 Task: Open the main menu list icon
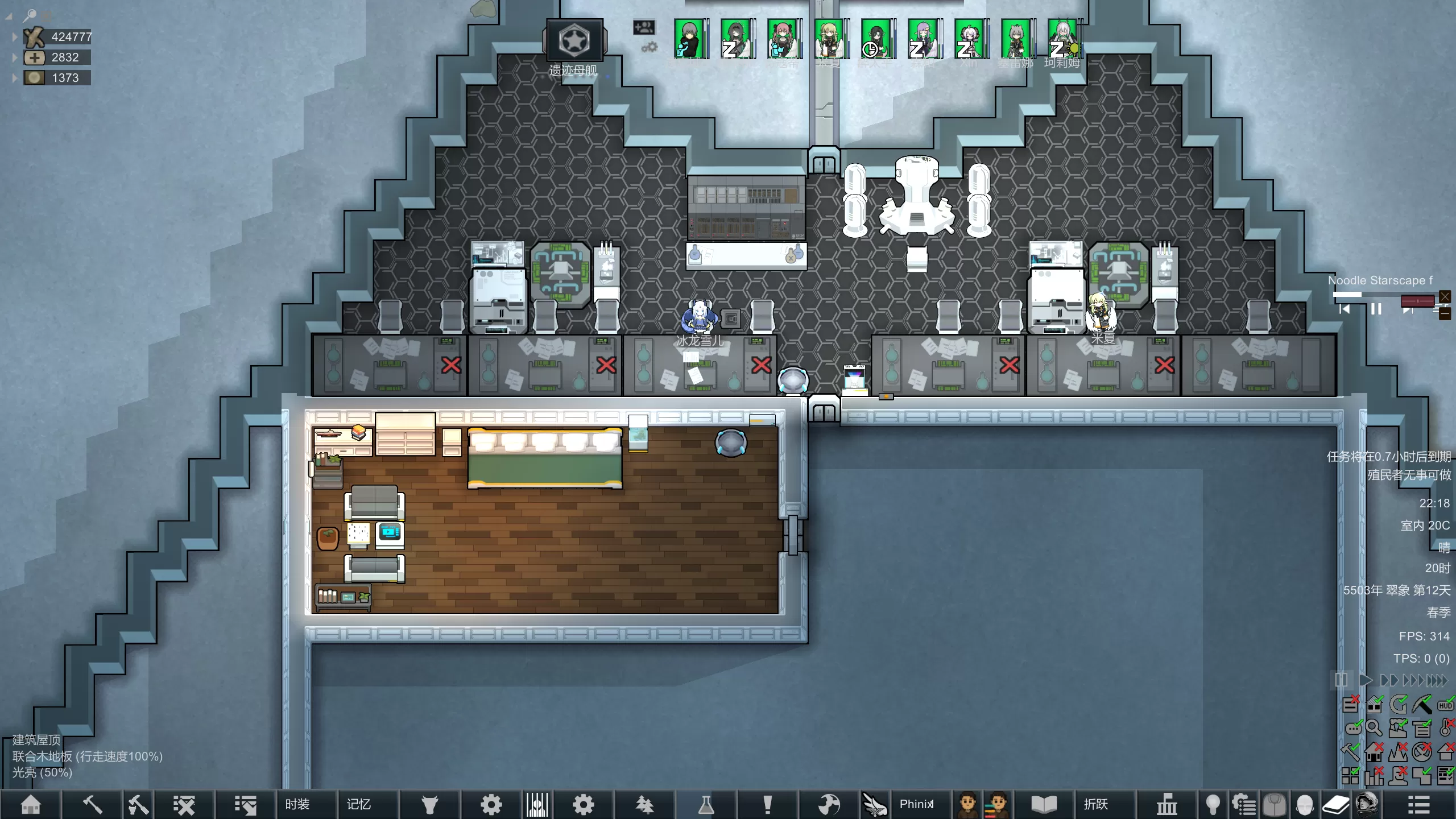pos(1418,804)
